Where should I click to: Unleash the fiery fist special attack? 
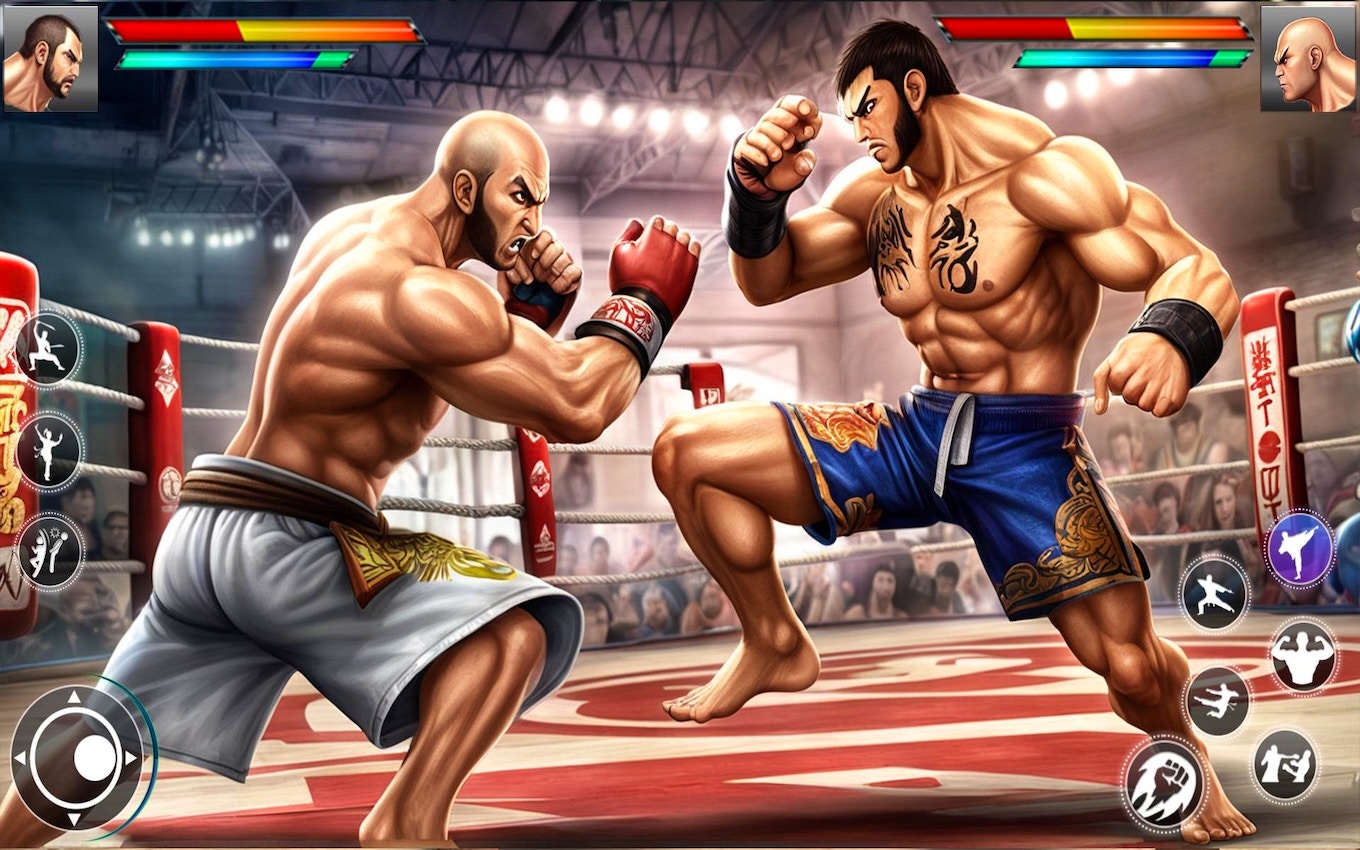(x=1167, y=780)
